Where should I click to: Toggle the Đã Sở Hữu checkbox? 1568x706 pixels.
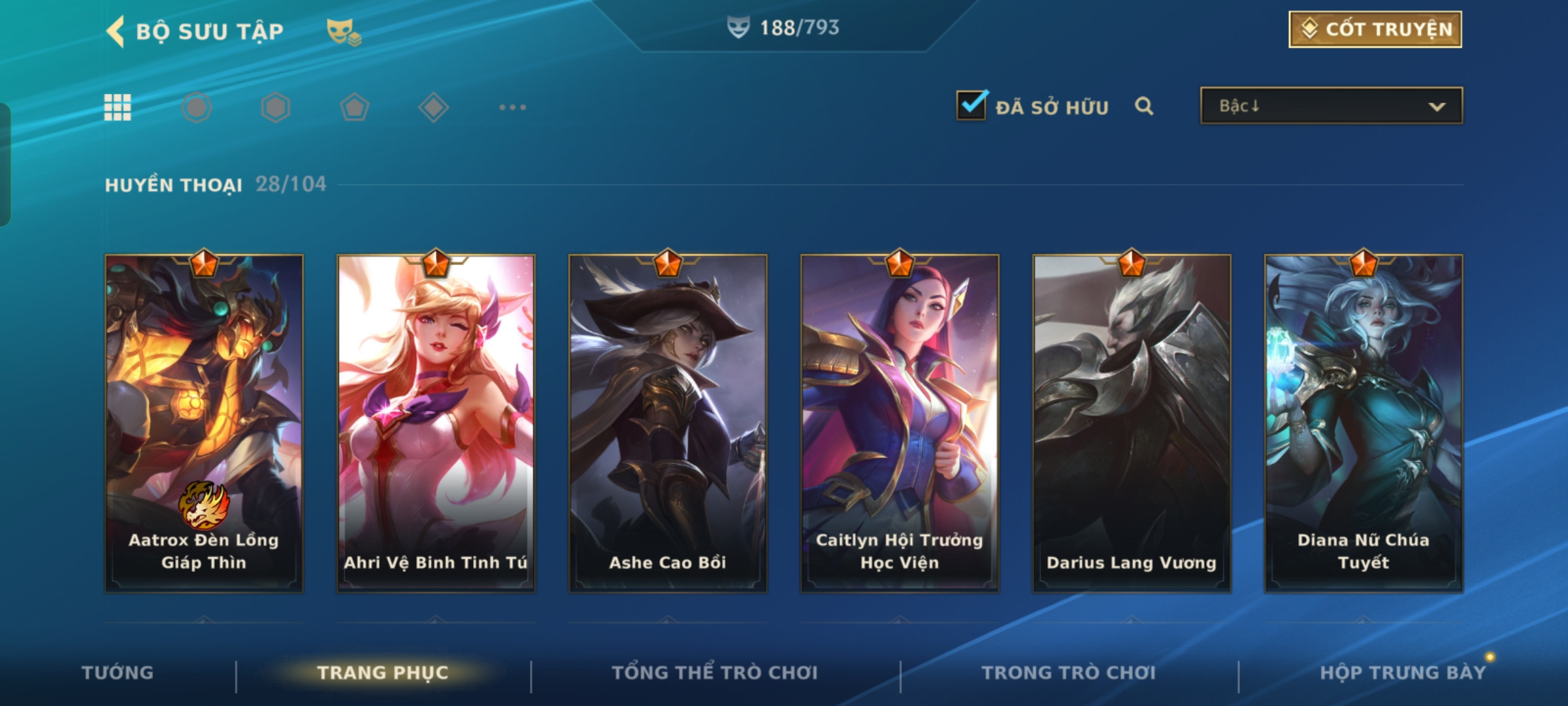pyautogui.click(x=972, y=105)
